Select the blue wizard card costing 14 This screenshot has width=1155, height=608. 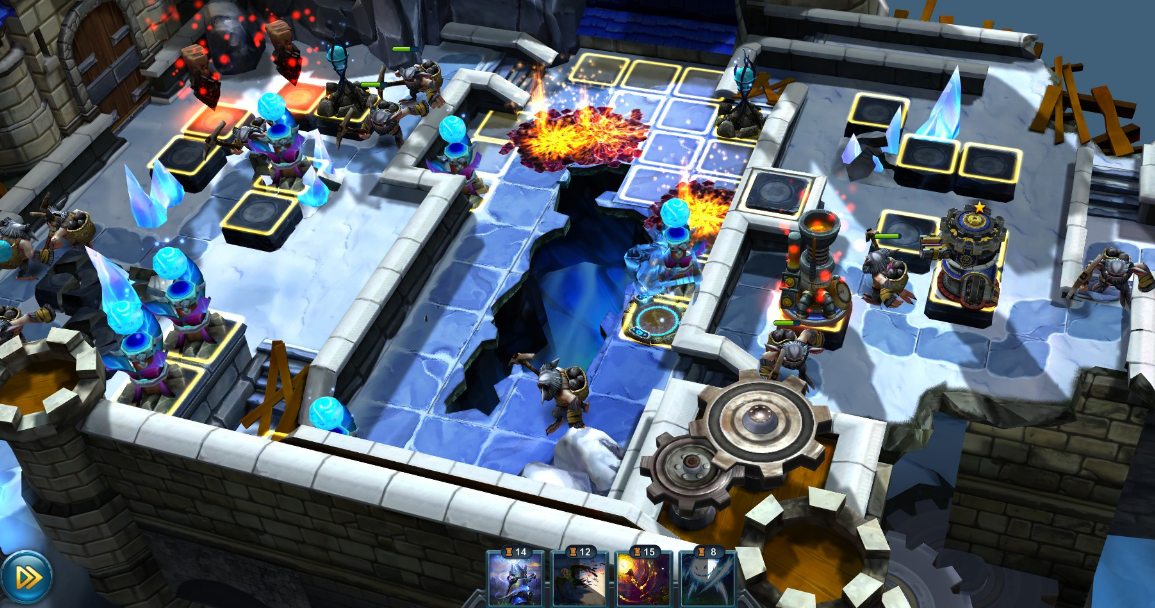tap(515, 579)
